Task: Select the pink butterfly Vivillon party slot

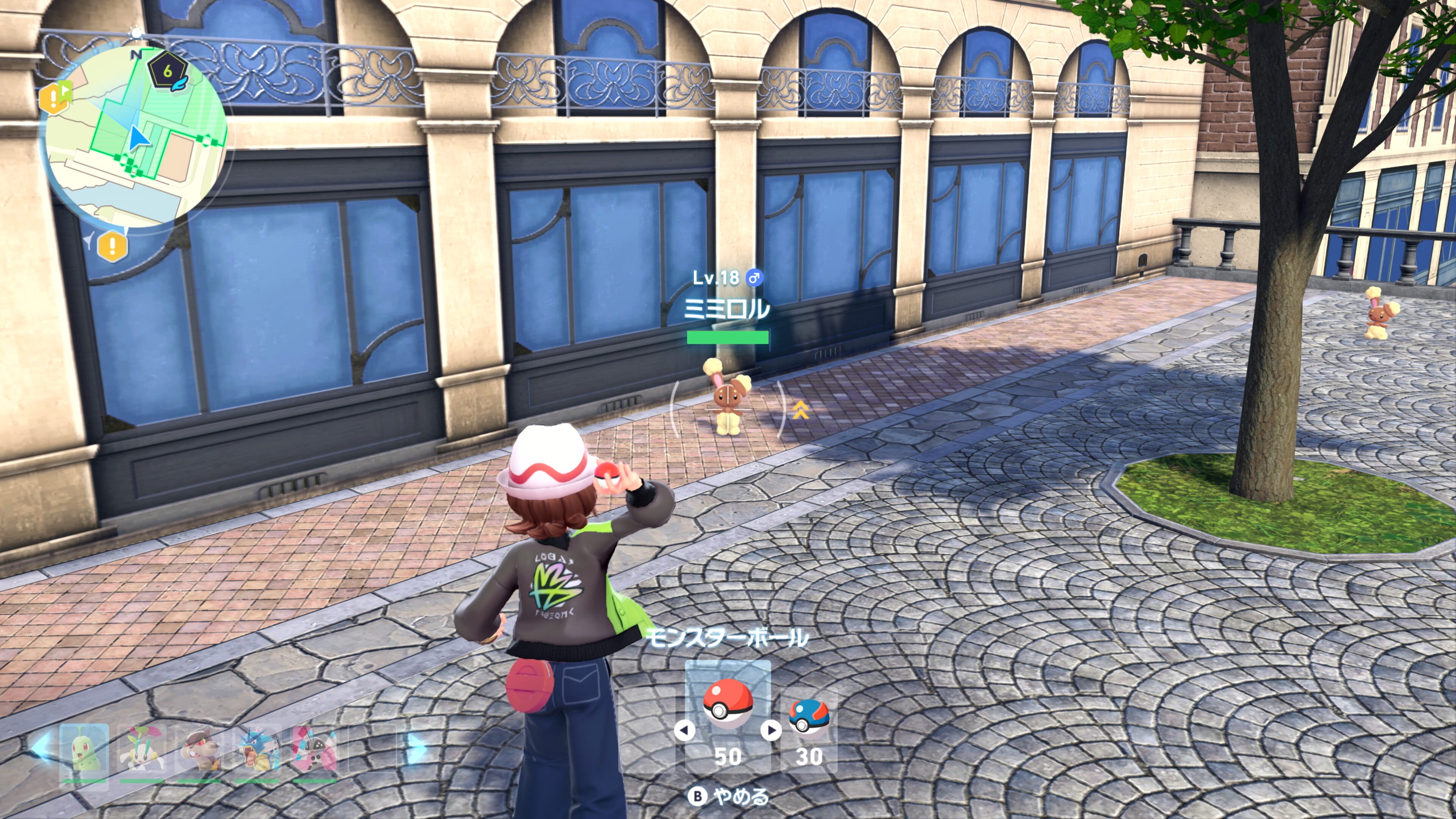Action: (315, 751)
